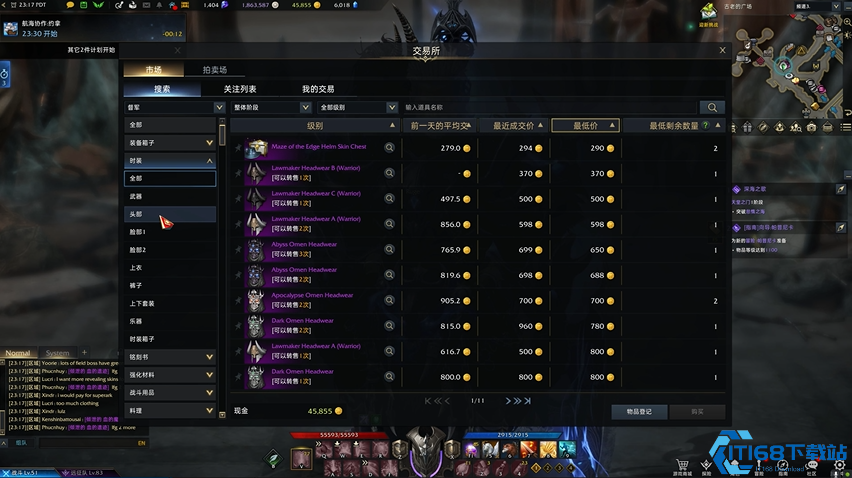
Task: Go to the next page of listings
Action: pyautogui.click(x=509, y=400)
